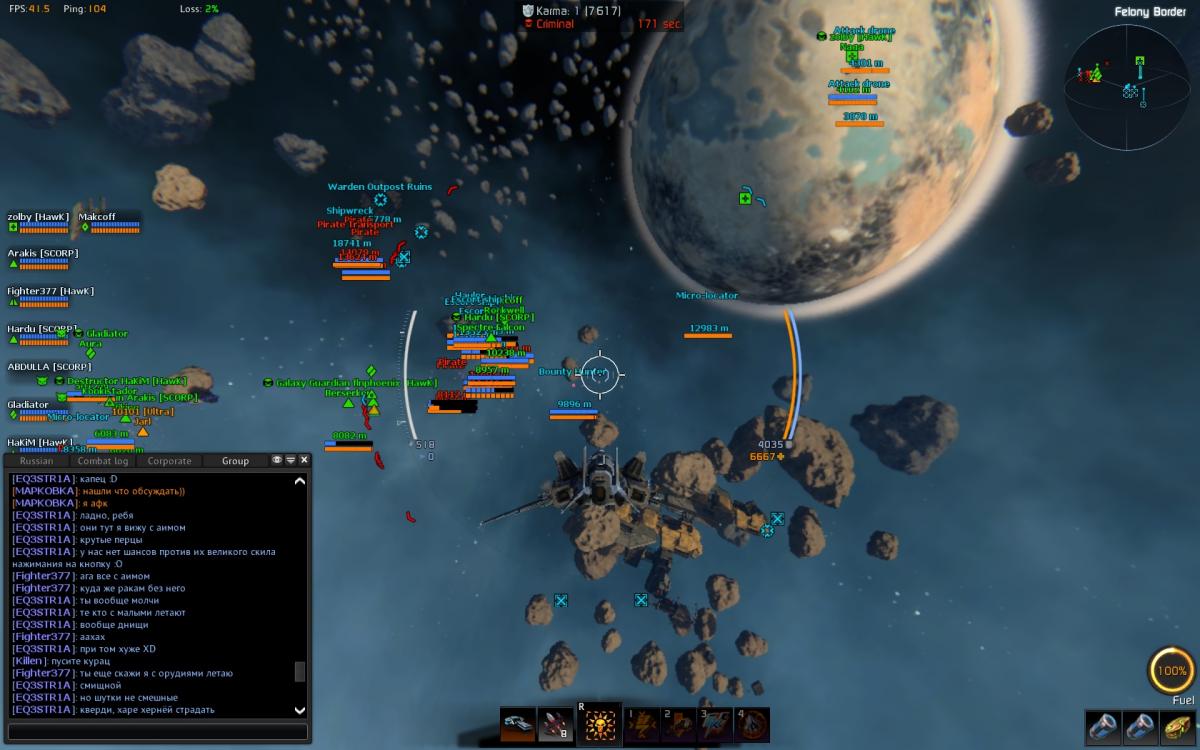Minimize the chat panel

291,460
